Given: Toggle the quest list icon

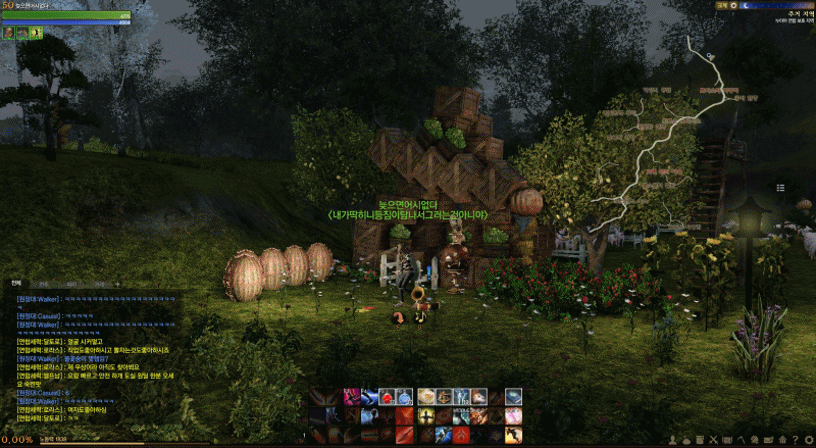Looking at the screenshot, I should (x=780, y=187).
